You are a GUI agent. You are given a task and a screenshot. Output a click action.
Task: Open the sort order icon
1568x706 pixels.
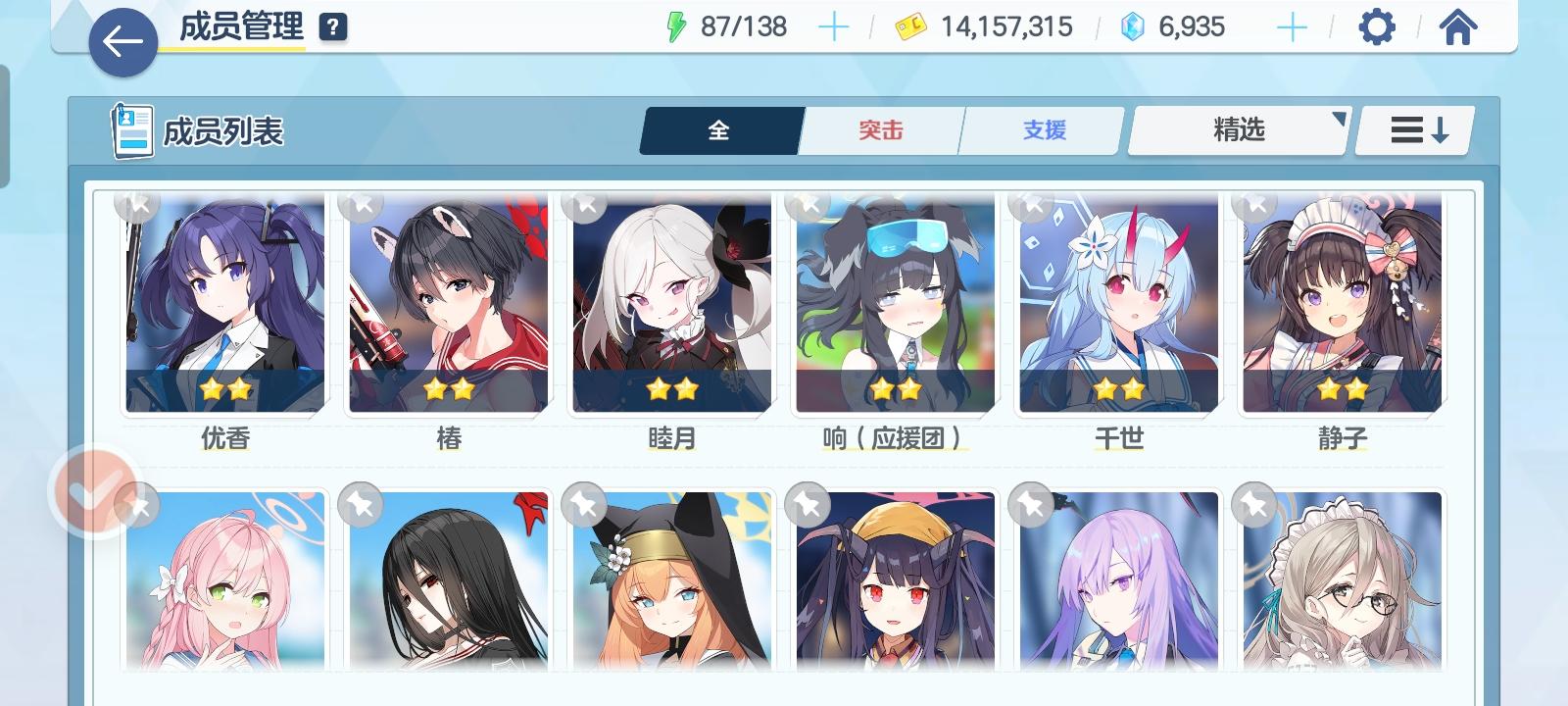pyautogui.click(x=1412, y=128)
